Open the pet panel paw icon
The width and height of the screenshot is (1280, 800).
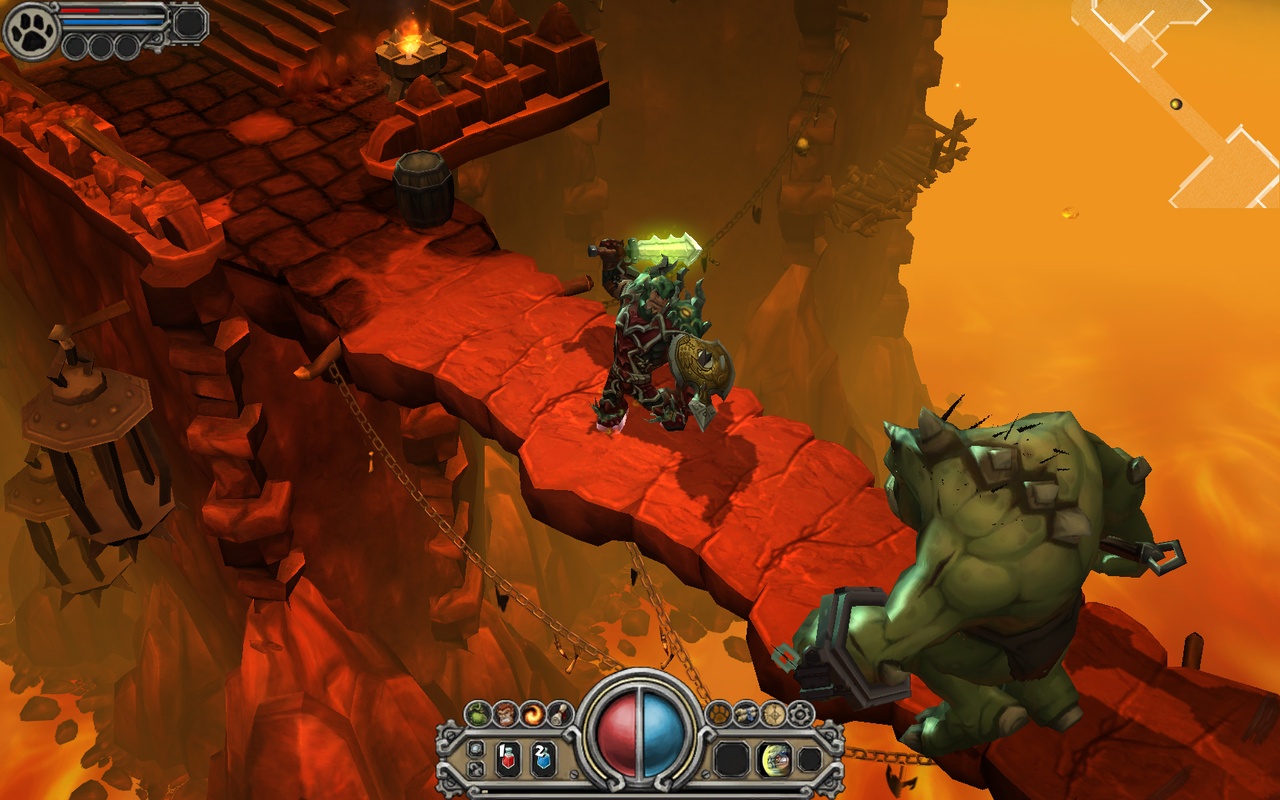coord(718,712)
